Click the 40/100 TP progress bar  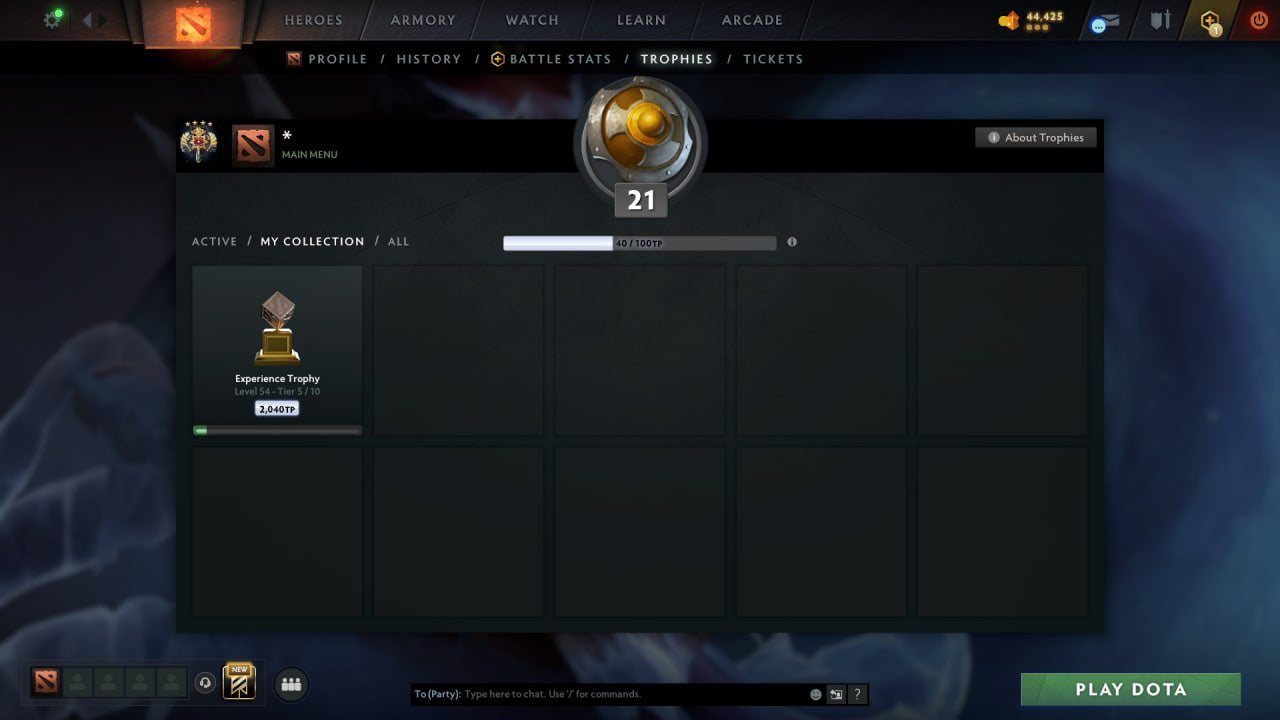click(640, 242)
